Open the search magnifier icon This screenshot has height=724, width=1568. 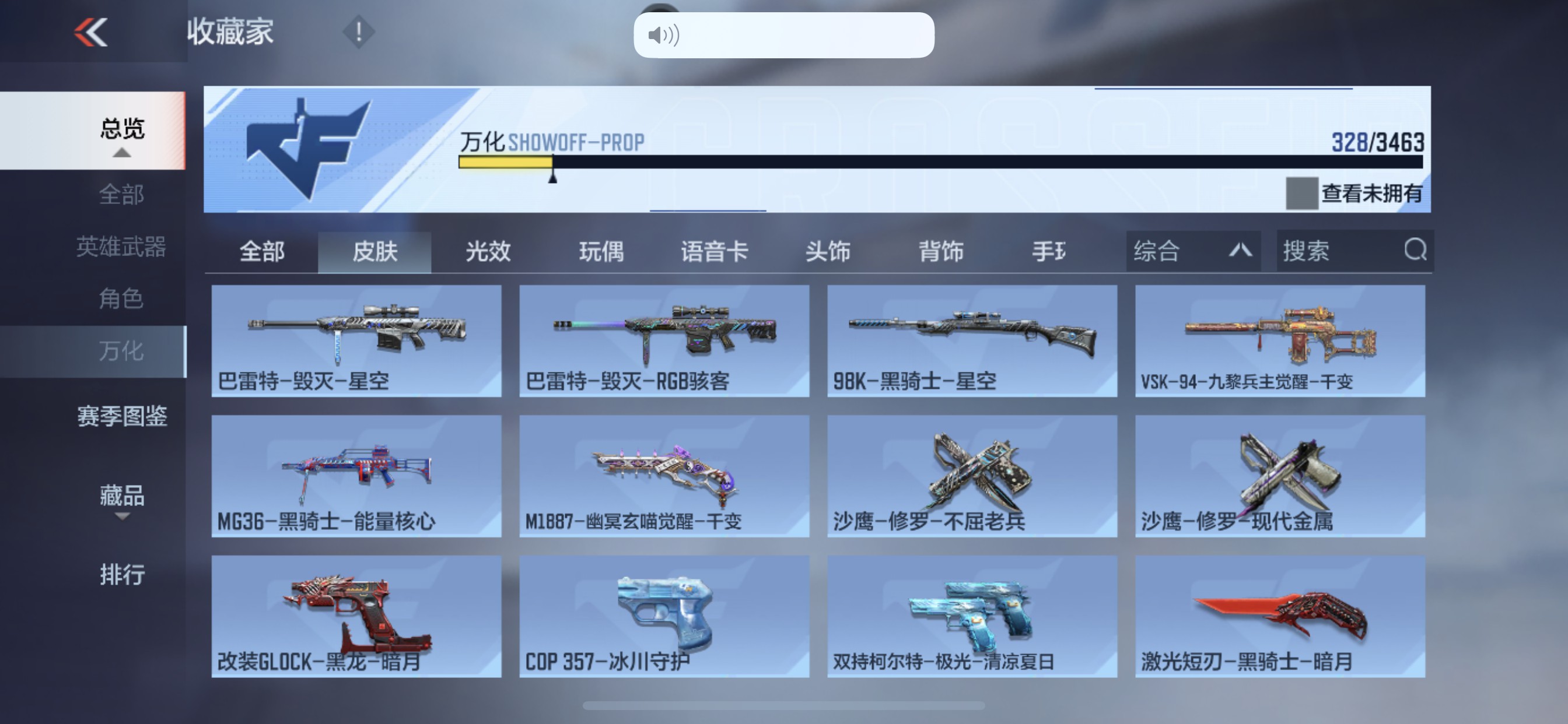click(1416, 250)
